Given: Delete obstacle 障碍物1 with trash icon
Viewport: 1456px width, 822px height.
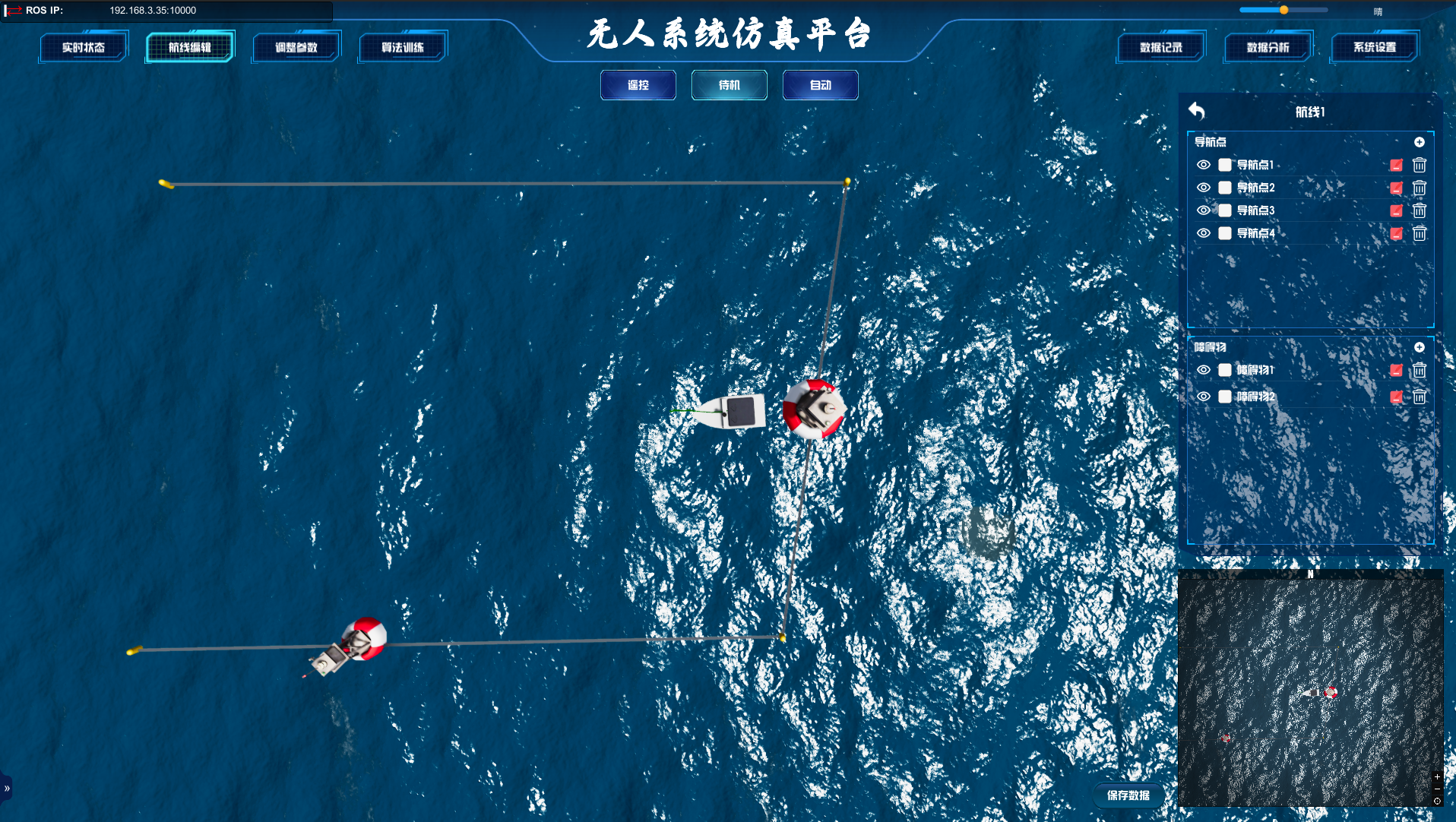Looking at the screenshot, I should [1420, 370].
